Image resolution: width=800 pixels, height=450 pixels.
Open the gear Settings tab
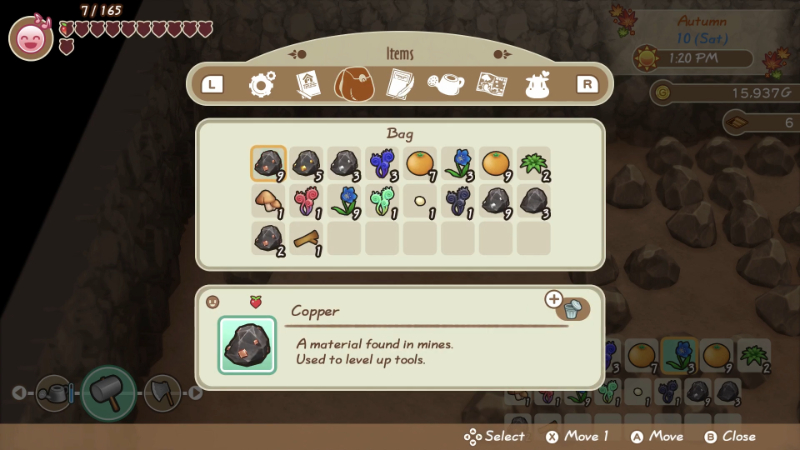coord(262,85)
